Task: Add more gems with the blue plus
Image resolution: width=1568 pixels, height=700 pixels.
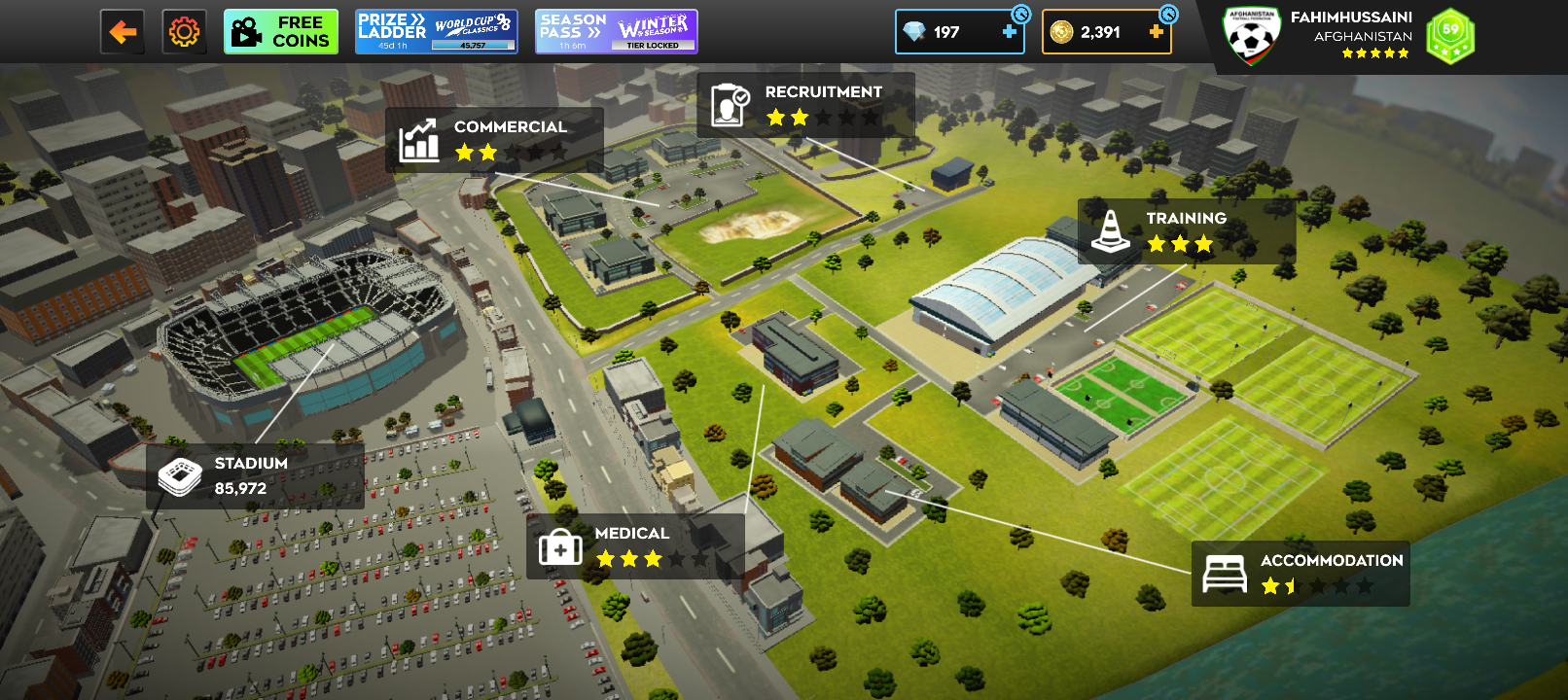Action: 1010,32
